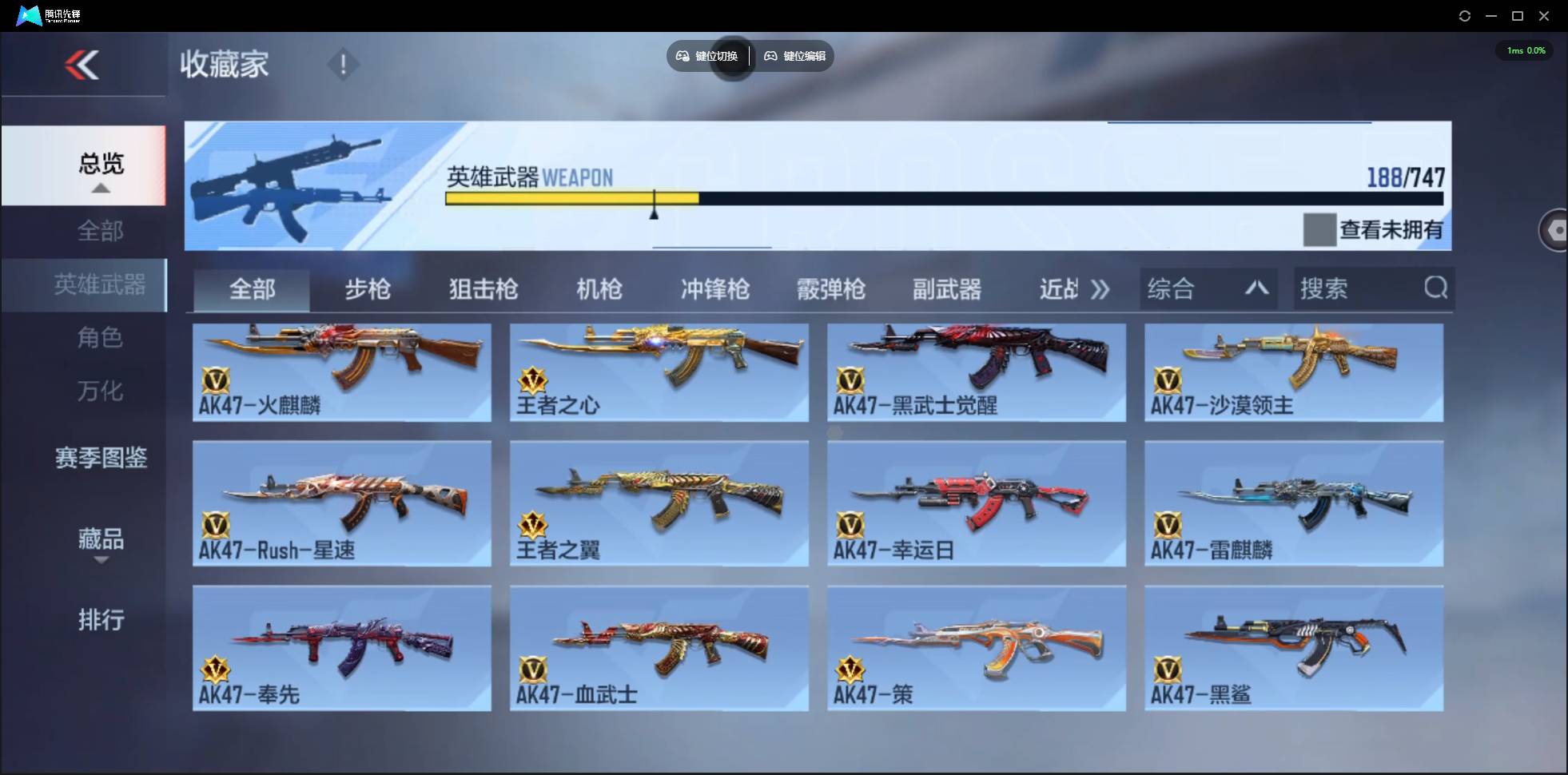Select the 英雄武器 sidebar category
The height and width of the screenshot is (775, 1568).
[x=100, y=284]
